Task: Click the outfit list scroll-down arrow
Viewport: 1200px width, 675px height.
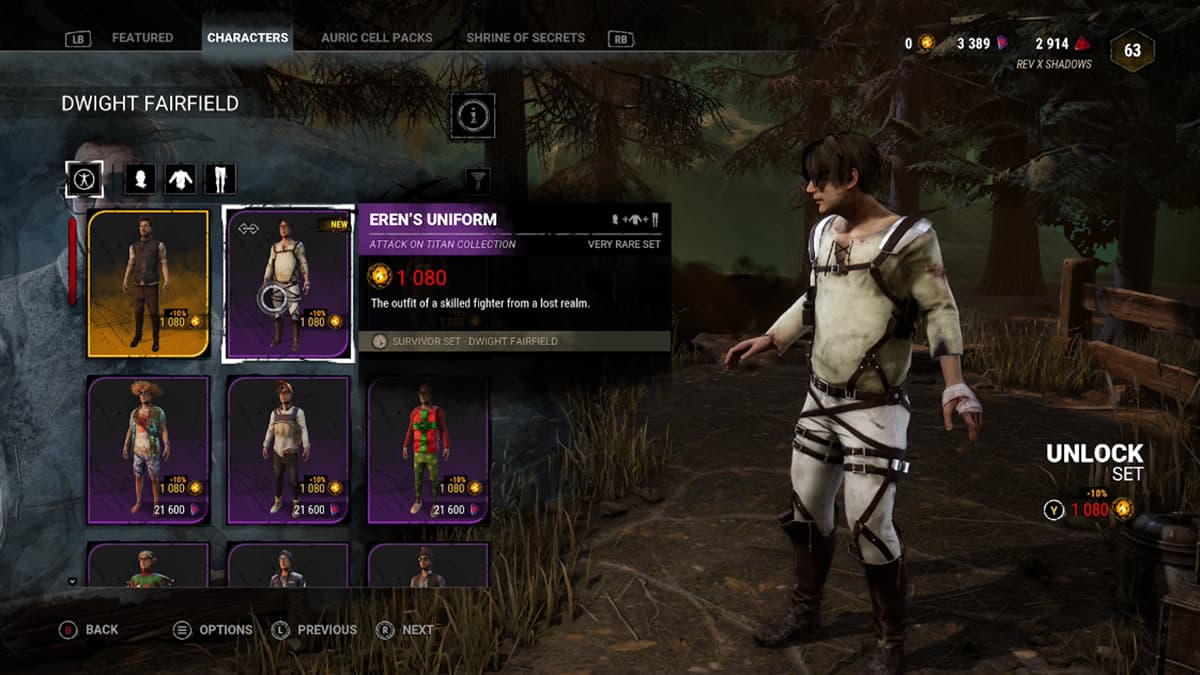Action: click(x=72, y=580)
